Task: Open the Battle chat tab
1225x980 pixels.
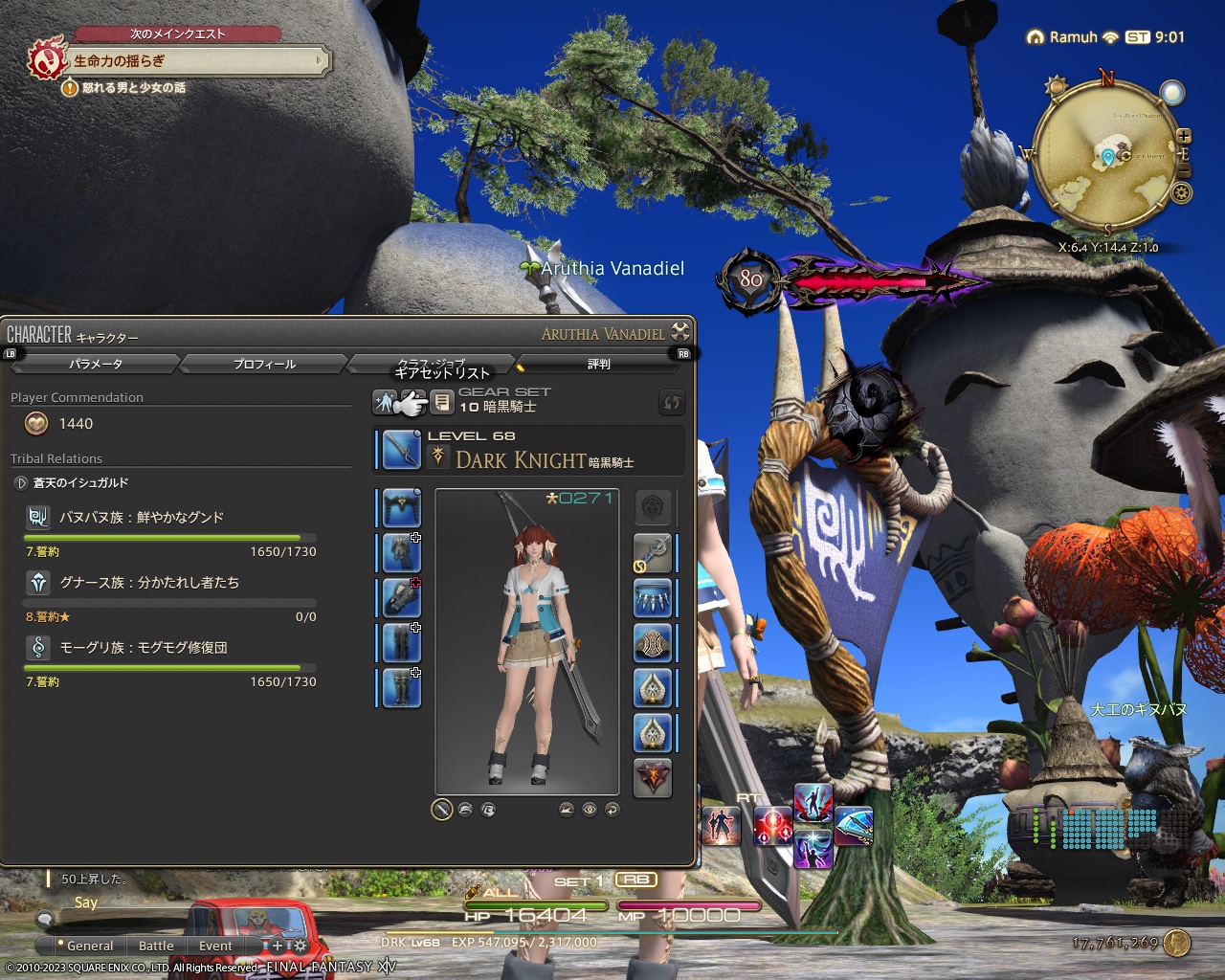Action: (155, 946)
